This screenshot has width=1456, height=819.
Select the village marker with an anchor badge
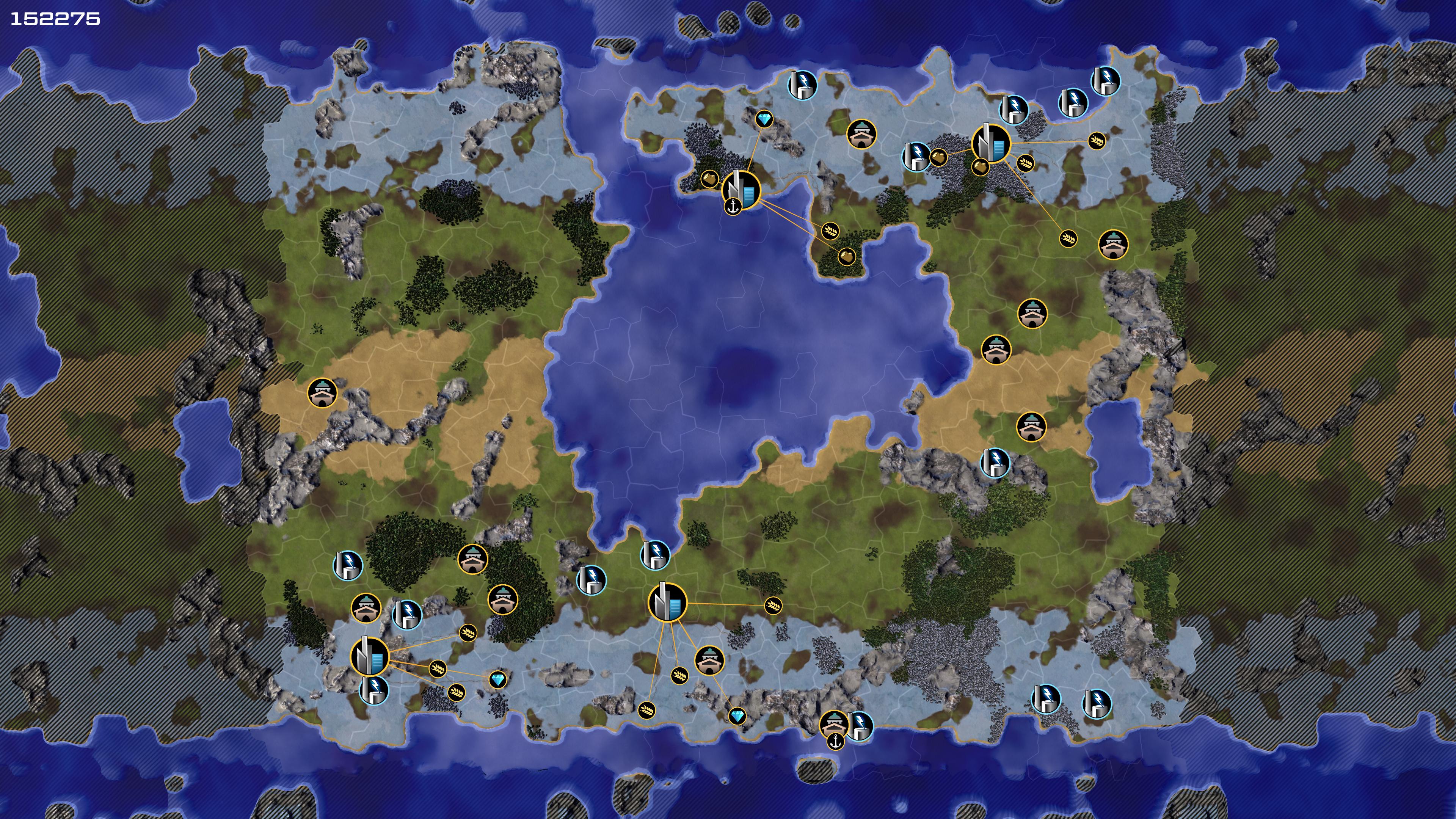[834, 724]
